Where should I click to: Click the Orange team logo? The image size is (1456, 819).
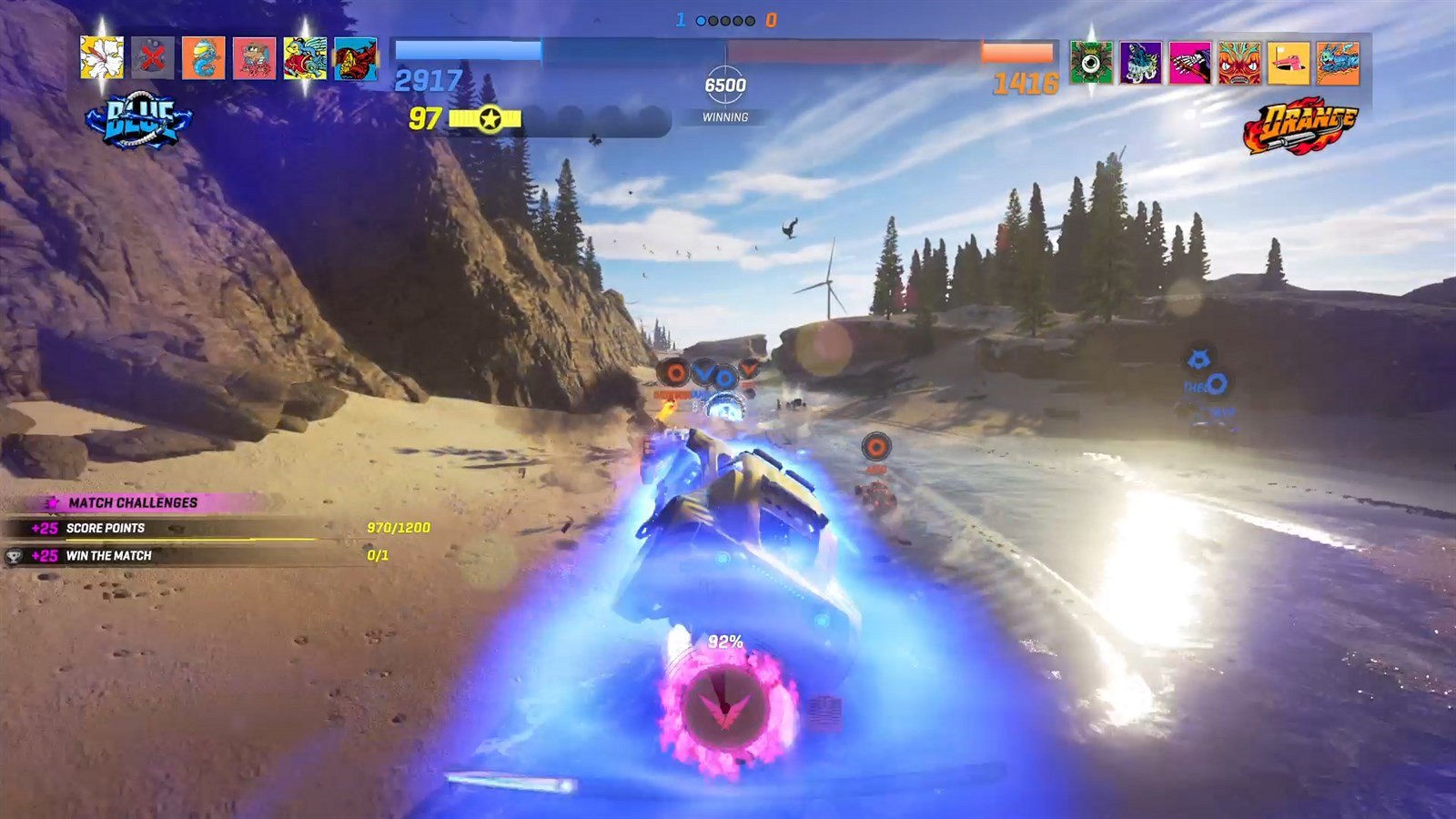[1299, 125]
